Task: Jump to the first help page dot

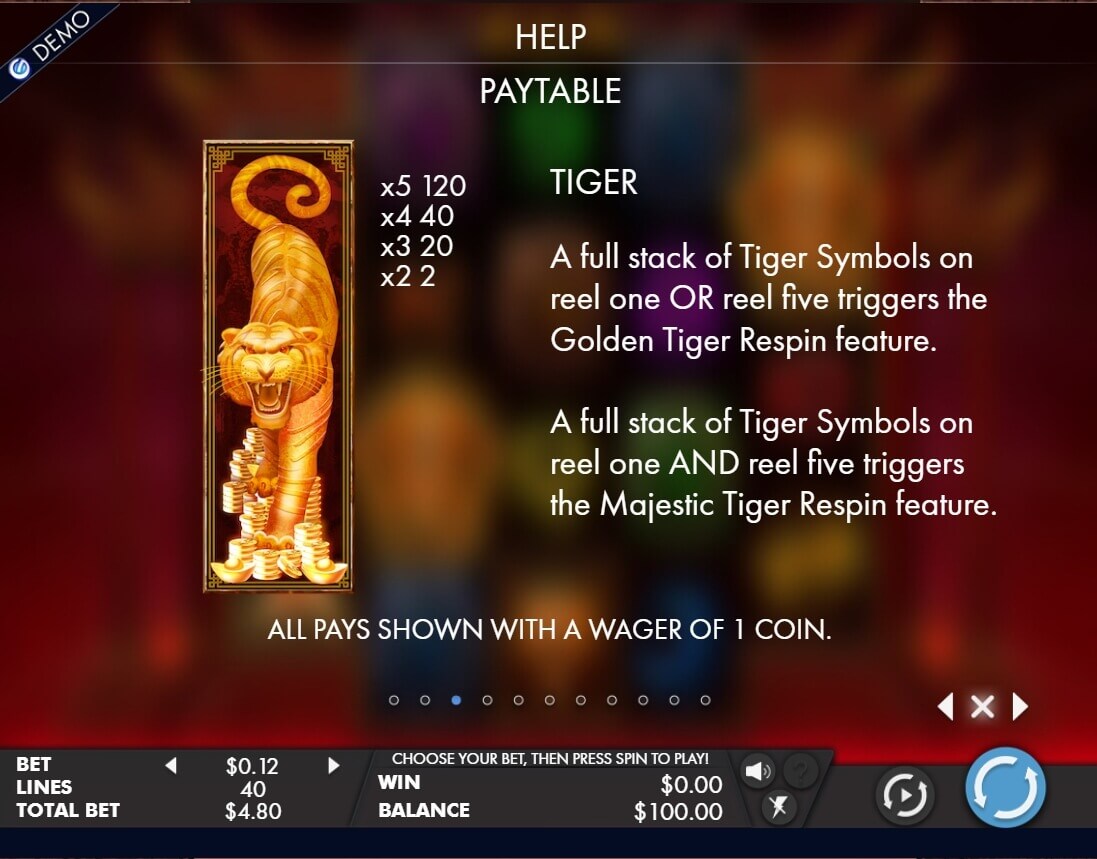Action: coord(394,700)
